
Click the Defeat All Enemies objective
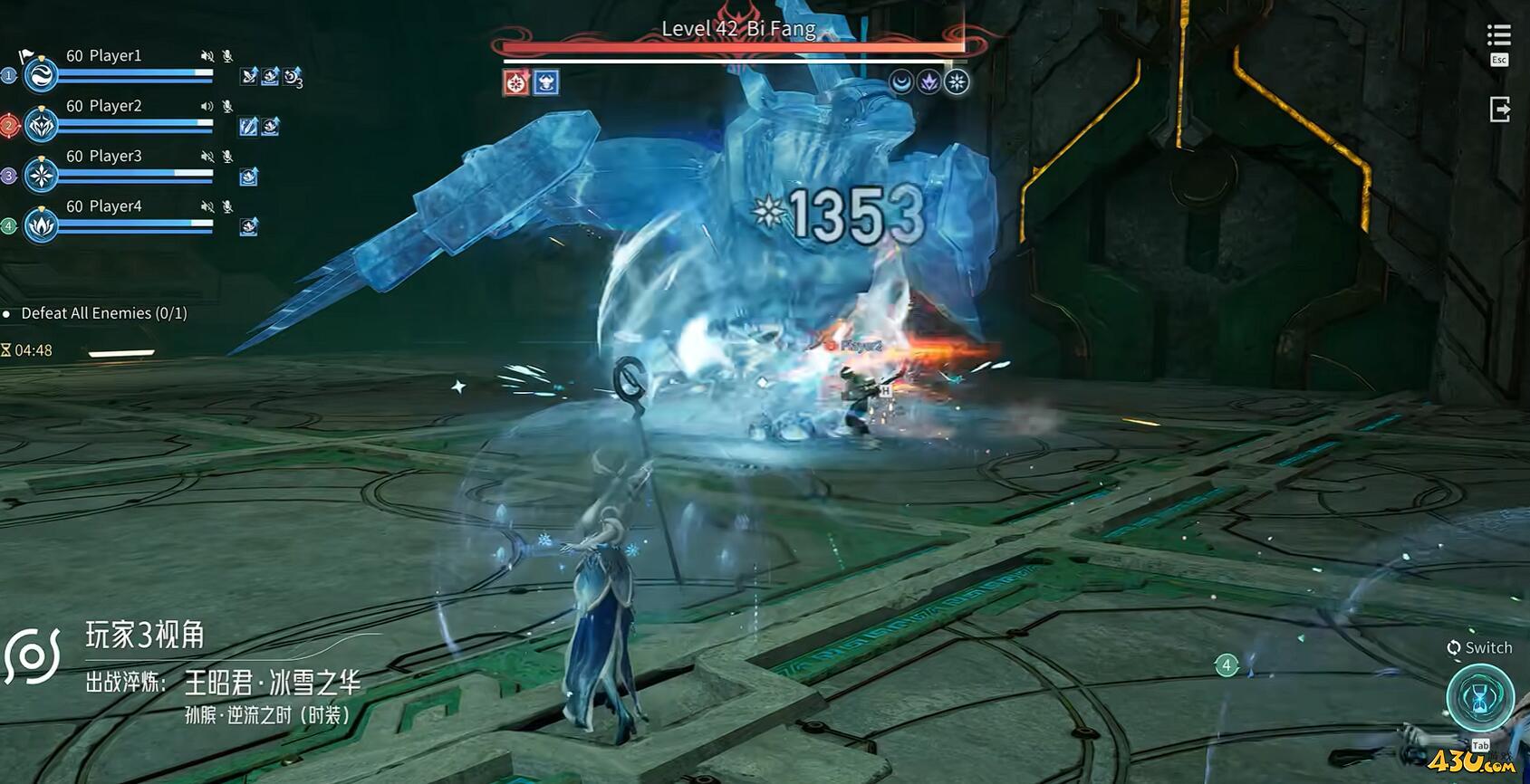[103, 313]
